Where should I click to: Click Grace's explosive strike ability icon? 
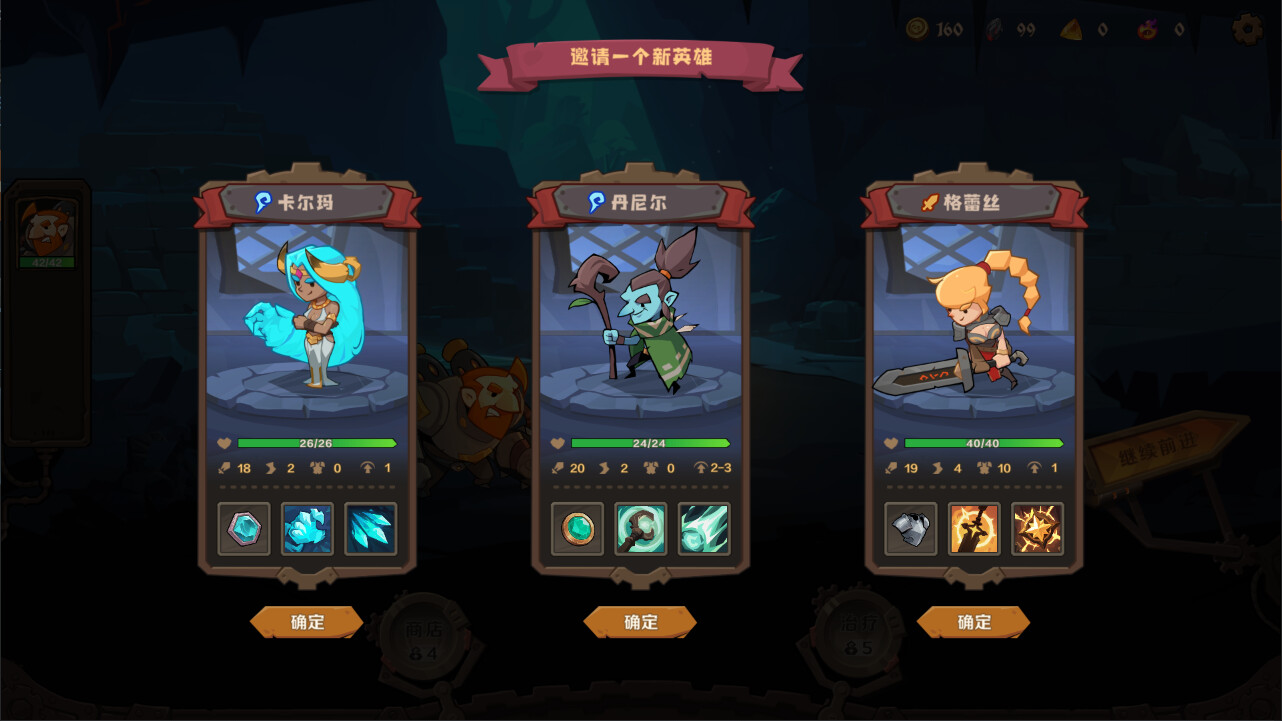(x=1037, y=528)
